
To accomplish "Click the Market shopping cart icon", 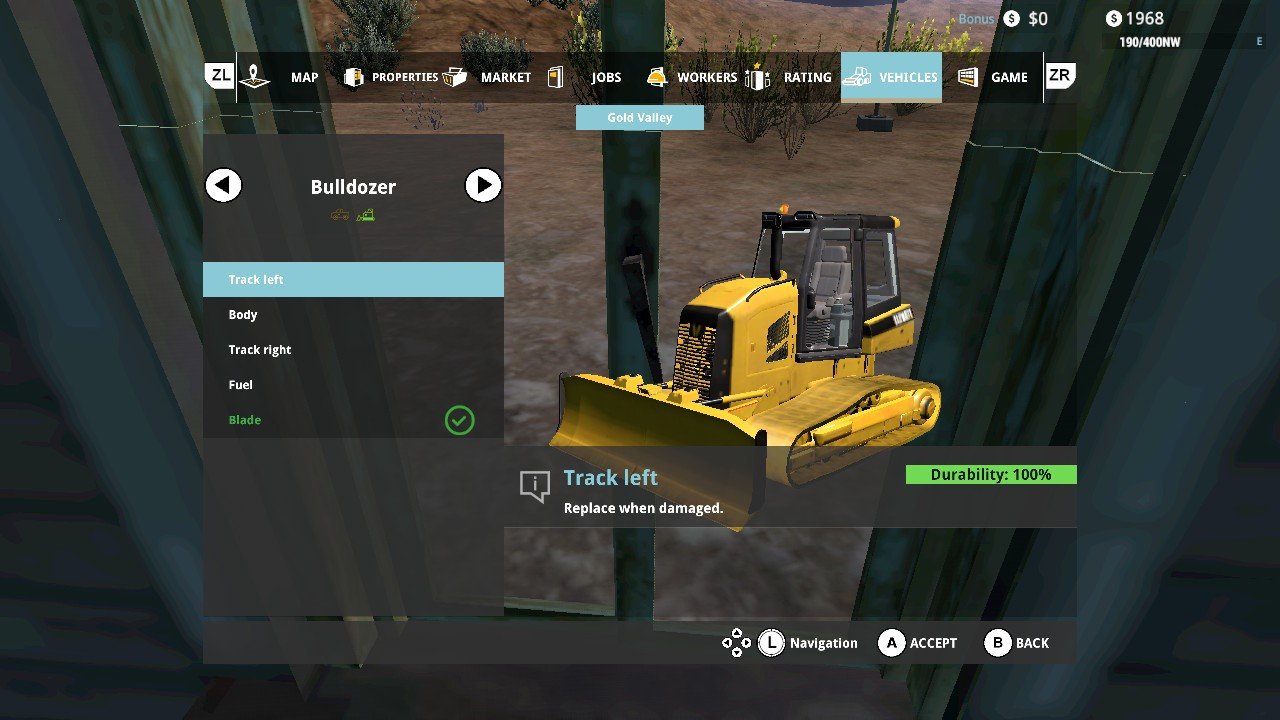I will (x=456, y=77).
